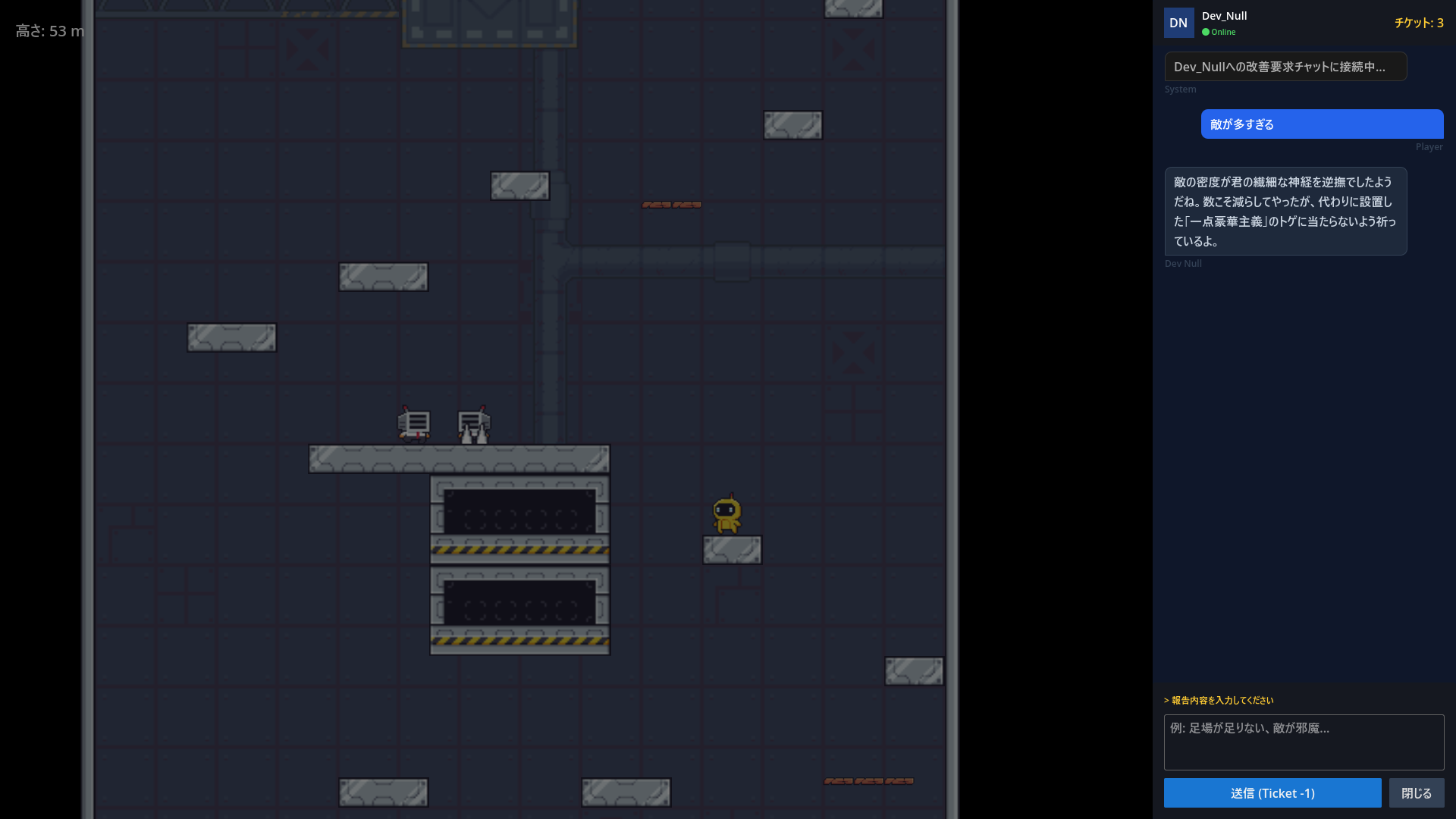Click the rocket-legged turret enemy
The height and width of the screenshot is (819, 1456).
[472, 425]
